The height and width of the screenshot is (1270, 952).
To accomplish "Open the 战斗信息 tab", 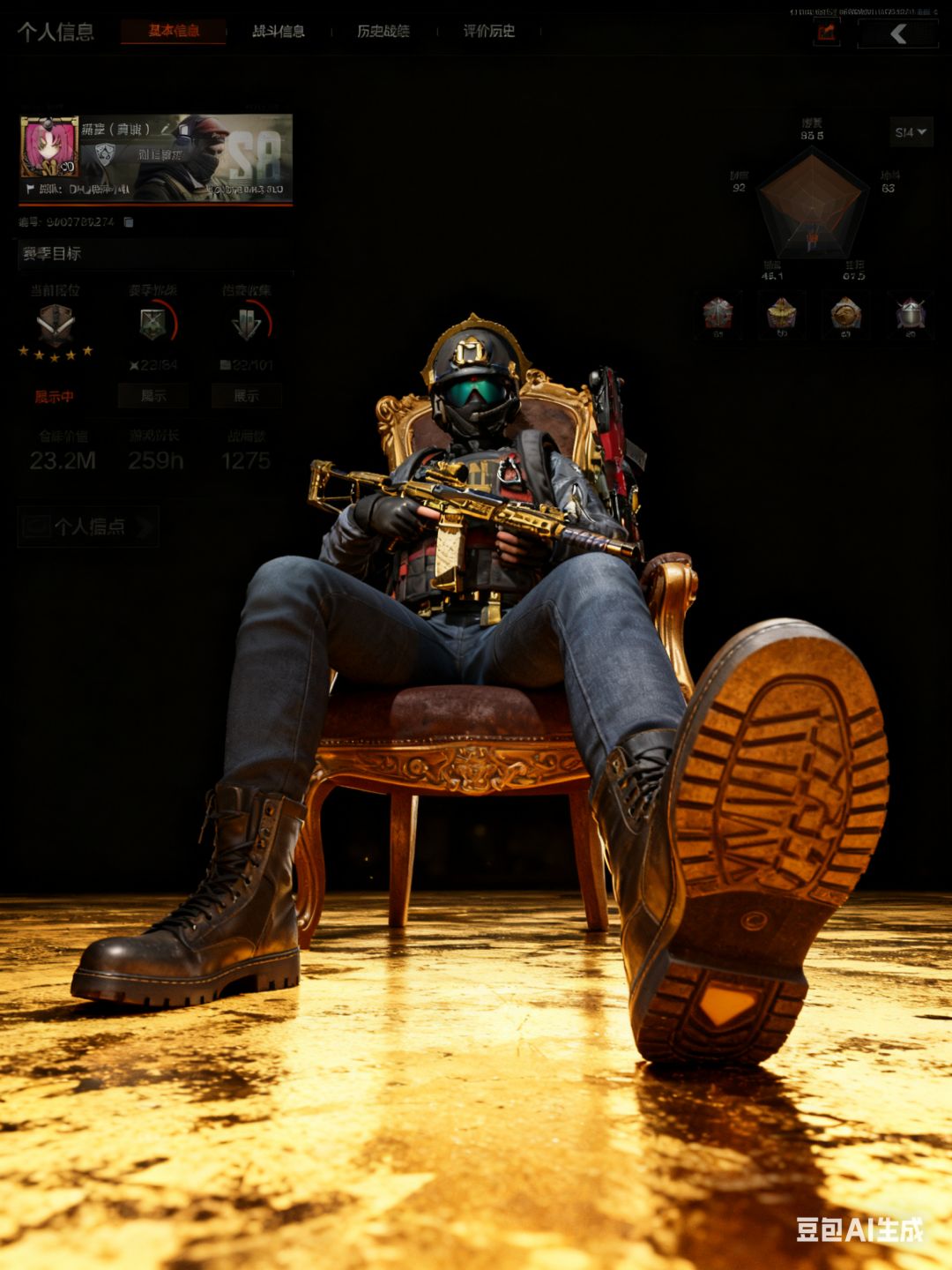I will tap(279, 31).
